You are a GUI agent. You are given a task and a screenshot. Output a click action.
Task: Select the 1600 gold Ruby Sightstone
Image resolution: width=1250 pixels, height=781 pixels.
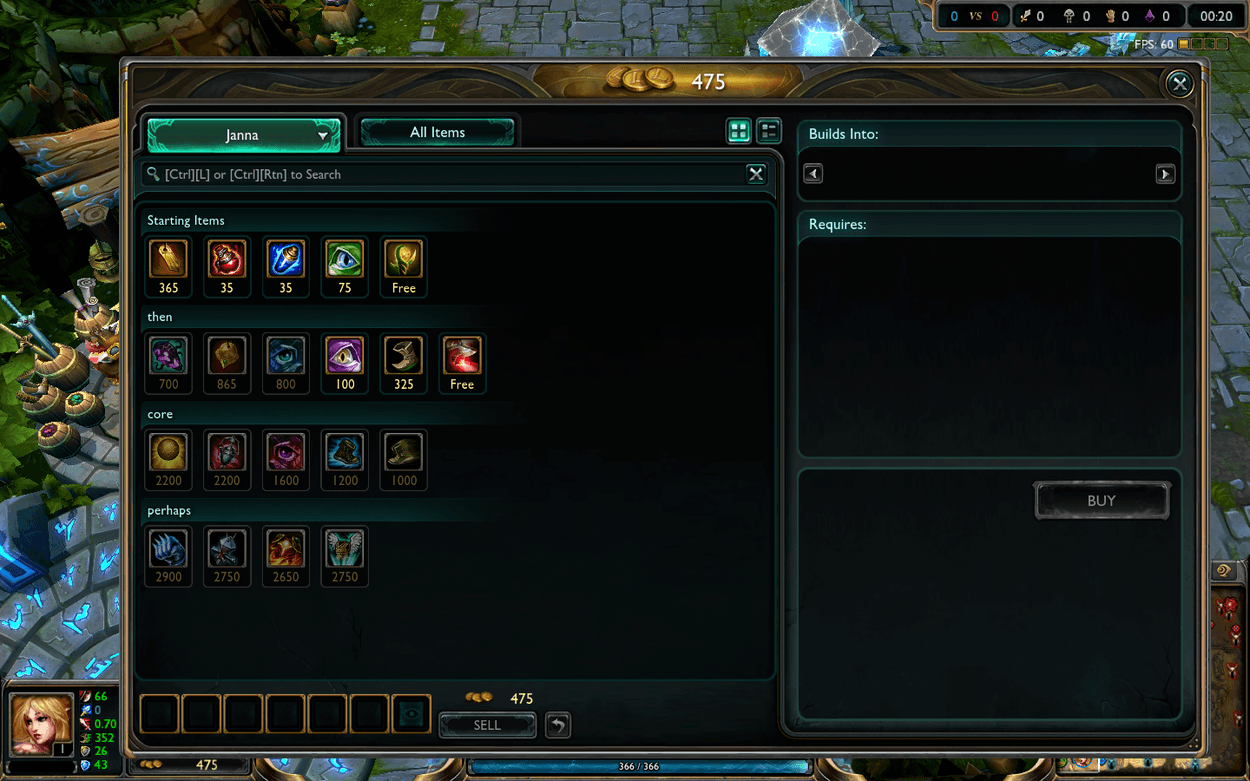[286, 453]
